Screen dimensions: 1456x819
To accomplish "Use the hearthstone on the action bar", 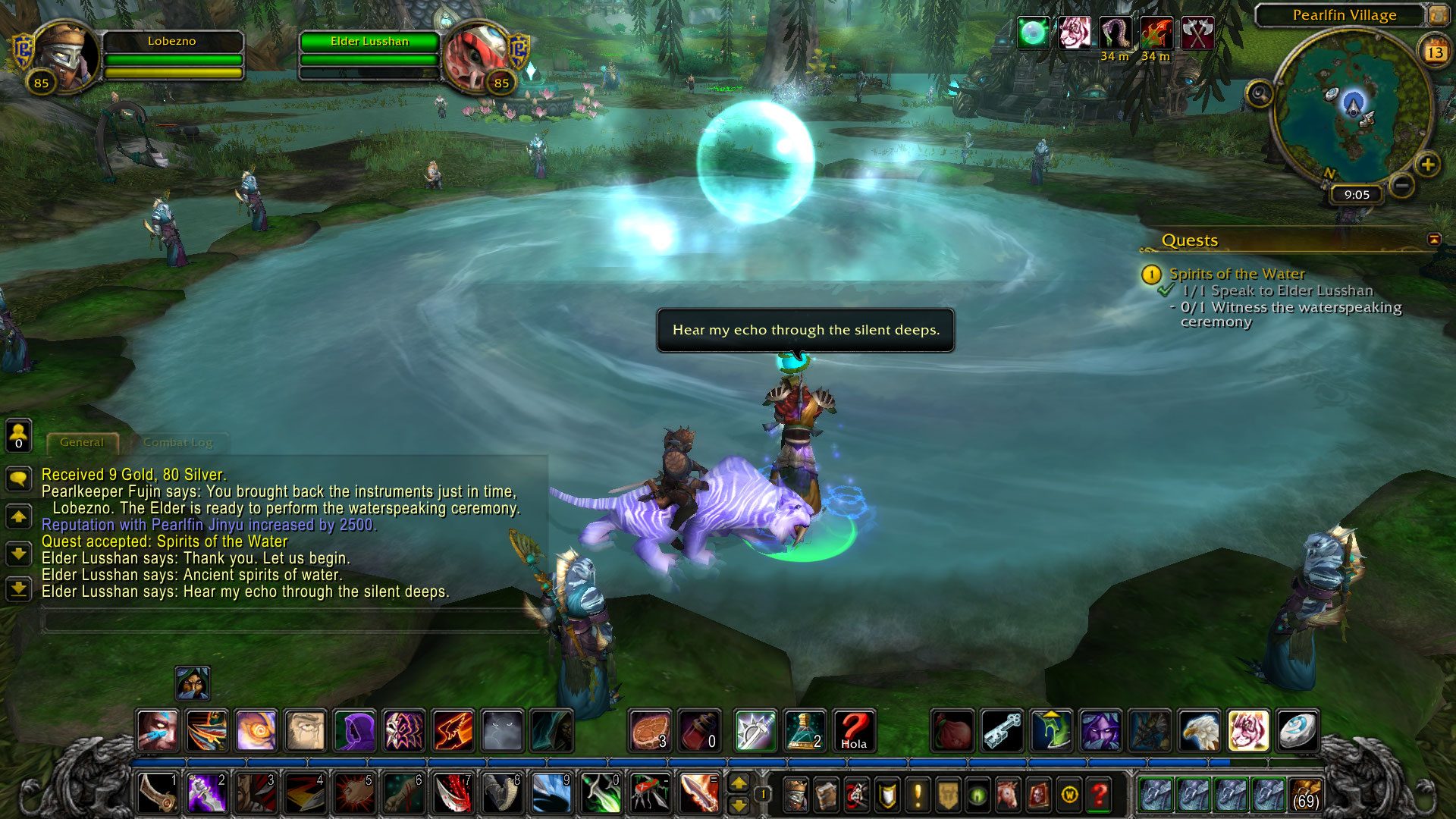I will click(1297, 731).
